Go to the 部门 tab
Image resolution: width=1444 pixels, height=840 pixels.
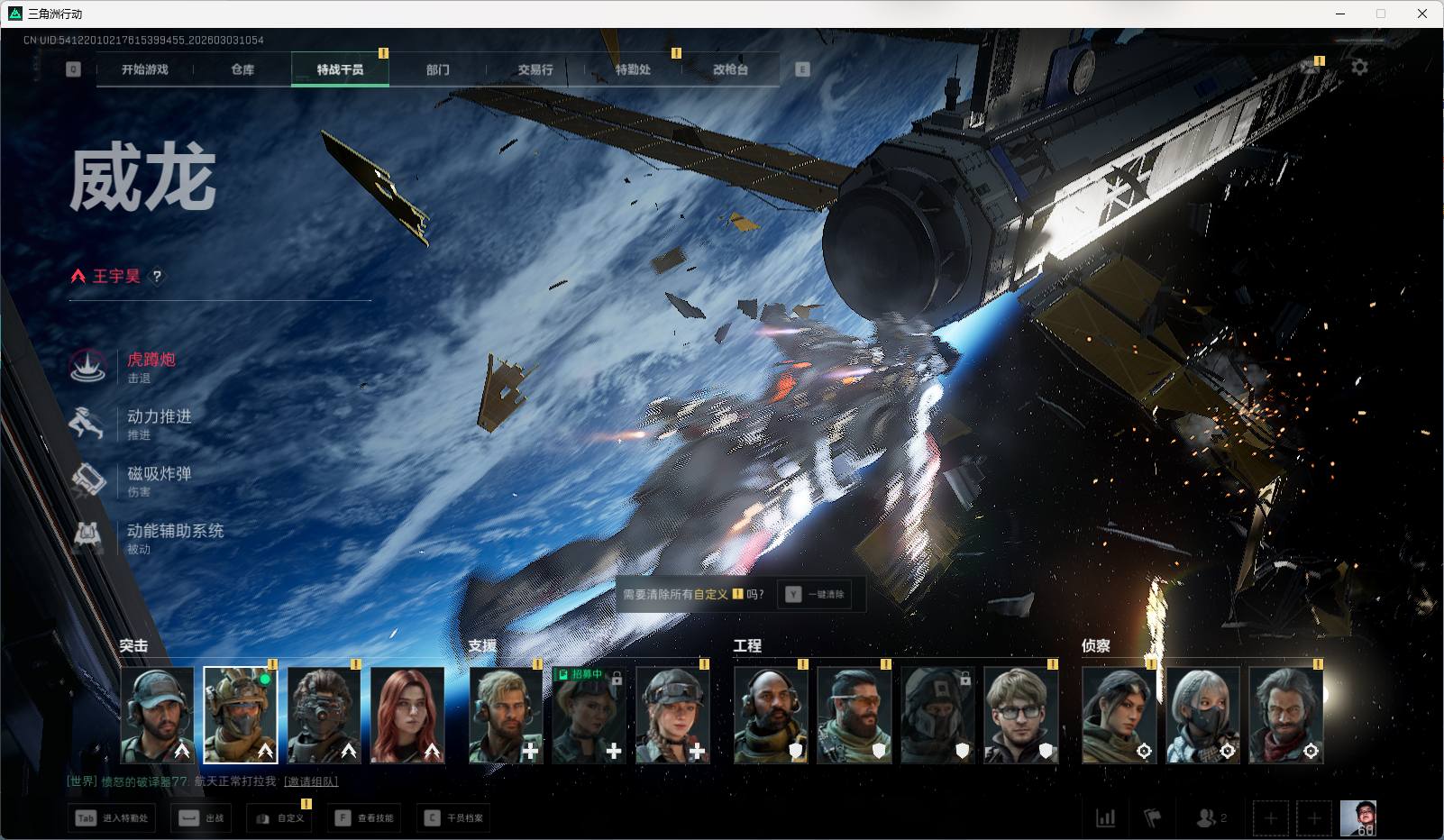pyautogui.click(x=438, y=69)
